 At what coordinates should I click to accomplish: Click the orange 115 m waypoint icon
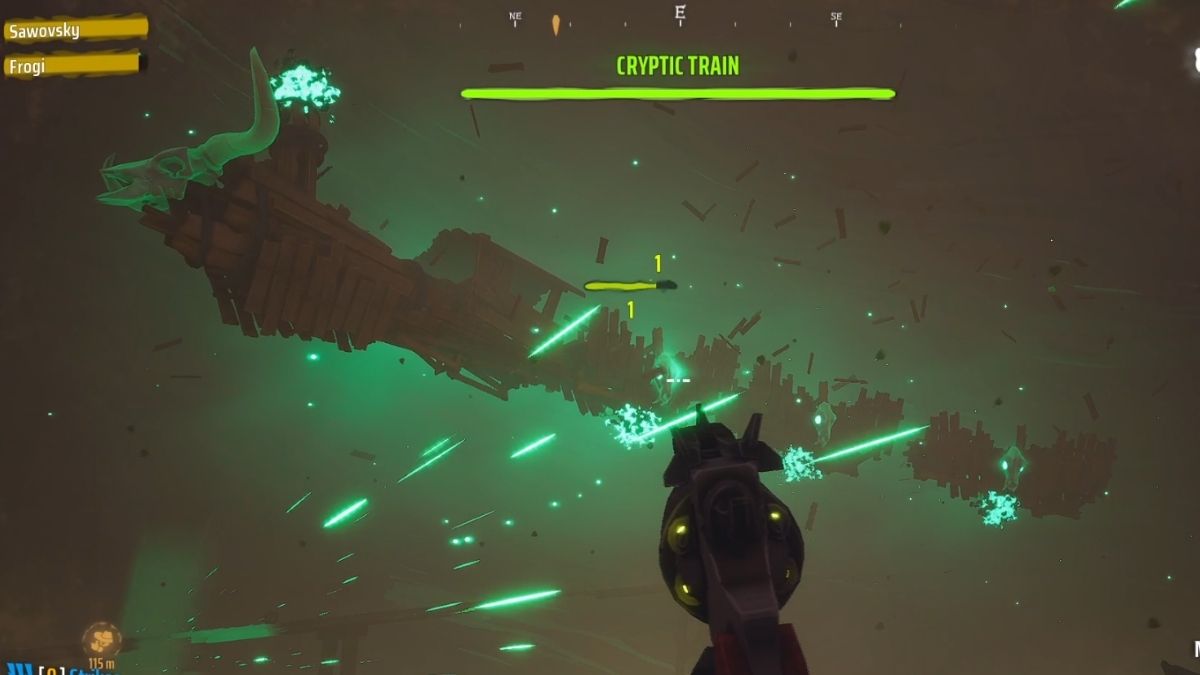click(101, 639)
